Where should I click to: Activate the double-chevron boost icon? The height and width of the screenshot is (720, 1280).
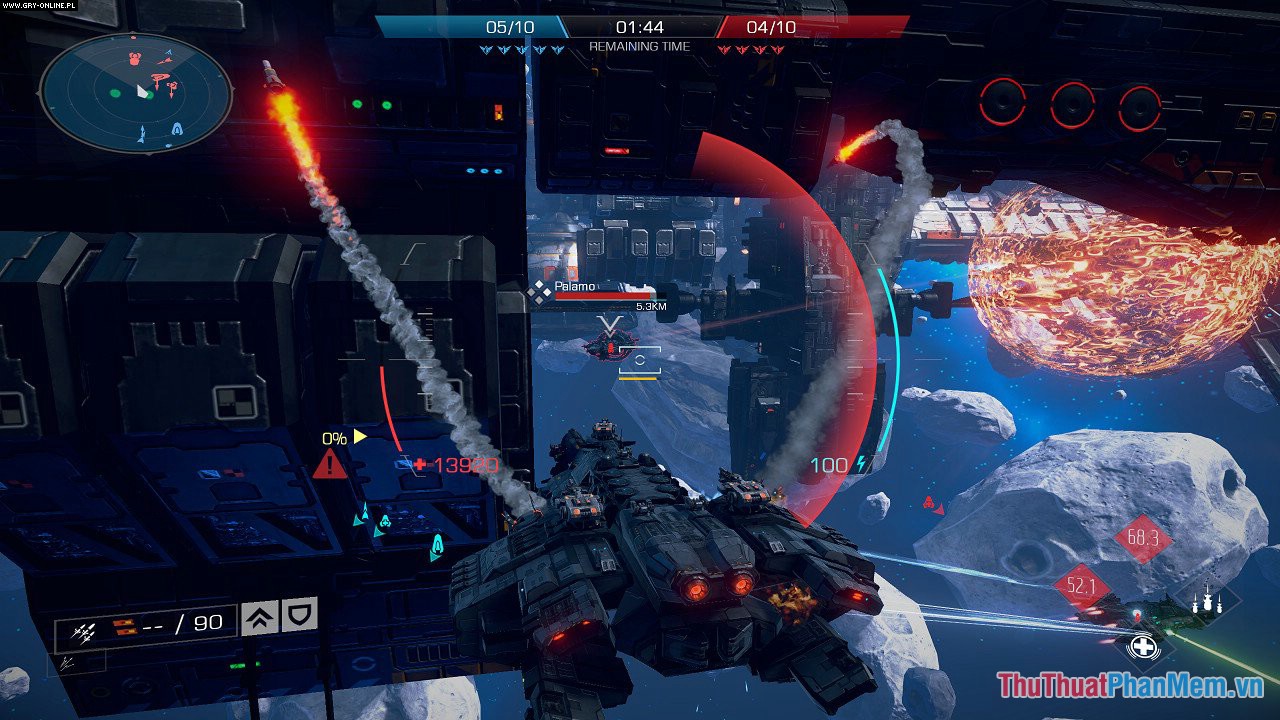click(258, 618)
